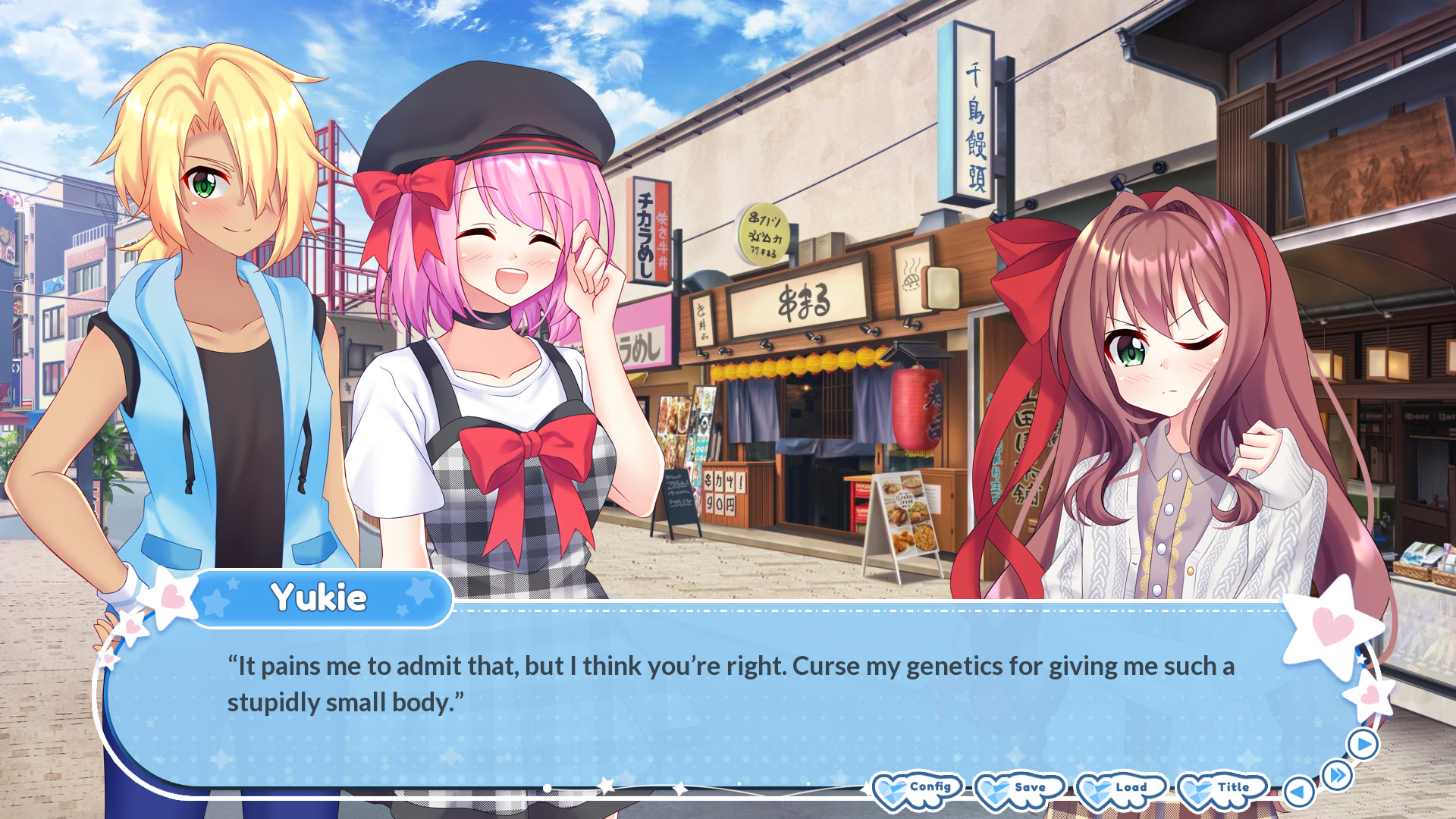Viewport: 1456px width, 819px height.
Task: Activate the single-triangle play (auto) button
Action: click(x=1363, y=745)
